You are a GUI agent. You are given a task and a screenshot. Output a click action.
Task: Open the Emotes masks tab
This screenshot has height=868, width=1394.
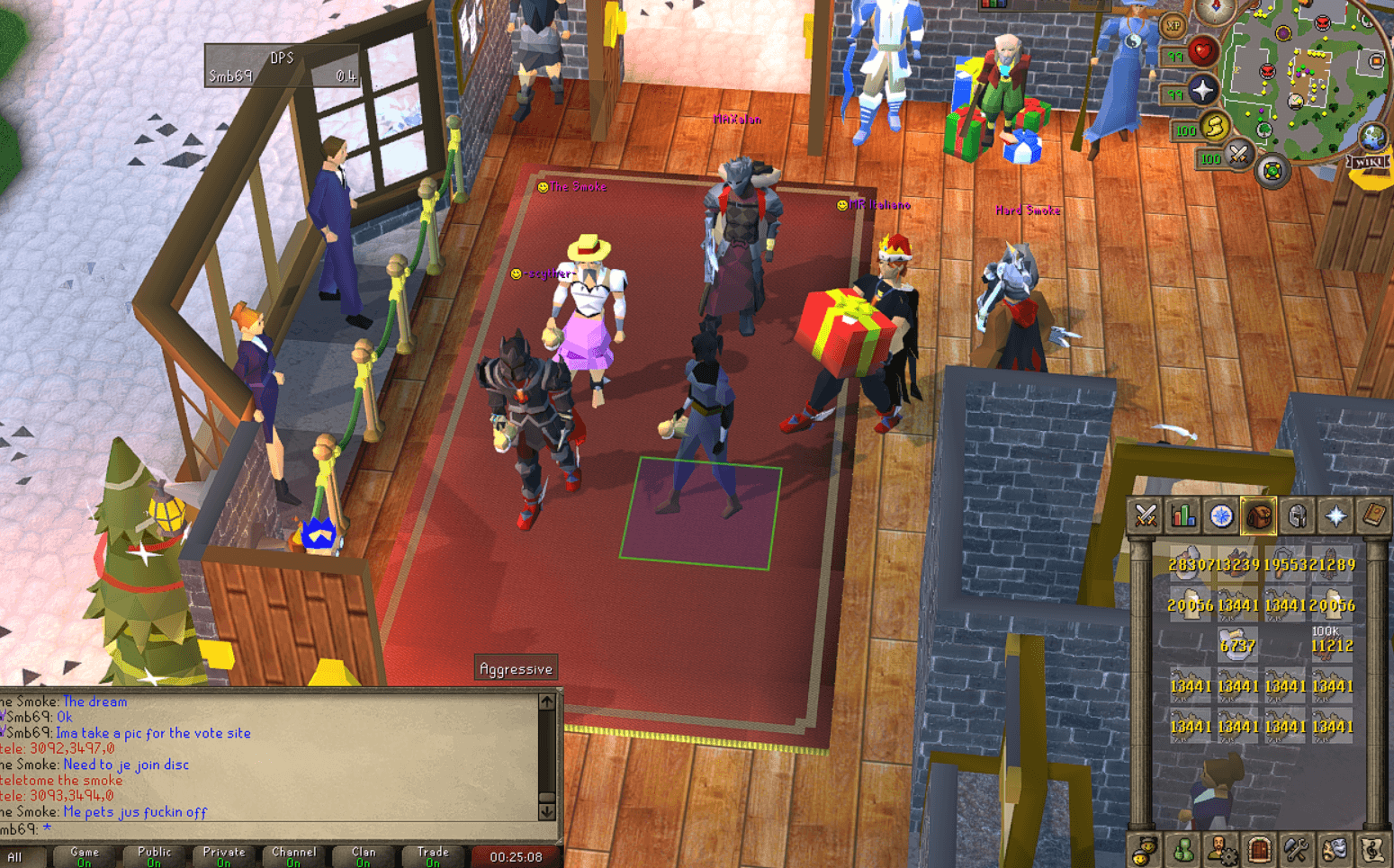tap(1335, 849)
